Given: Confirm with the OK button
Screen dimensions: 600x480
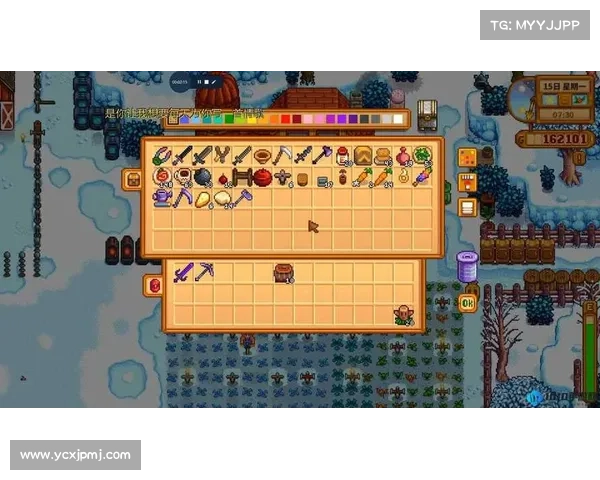Looking at the screenshot, I should click(467, 303).
